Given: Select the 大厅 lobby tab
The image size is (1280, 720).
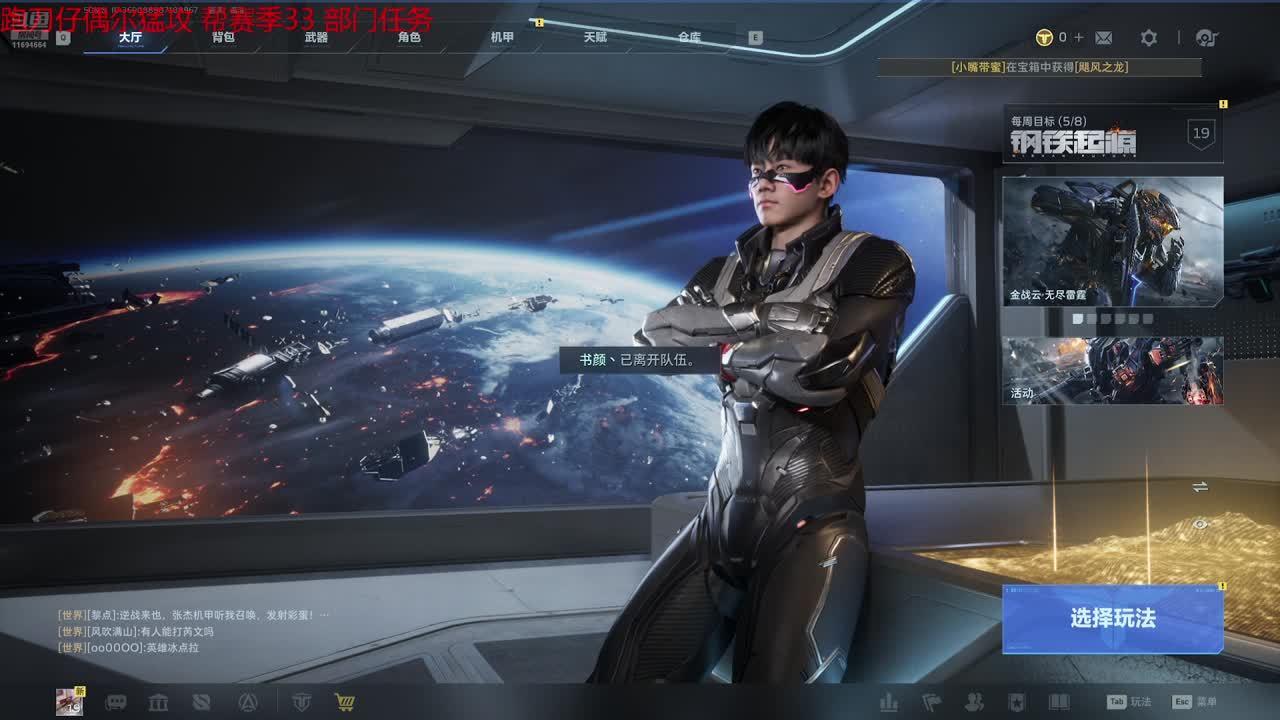Looking at the screenshot, I should coord(130,37).
